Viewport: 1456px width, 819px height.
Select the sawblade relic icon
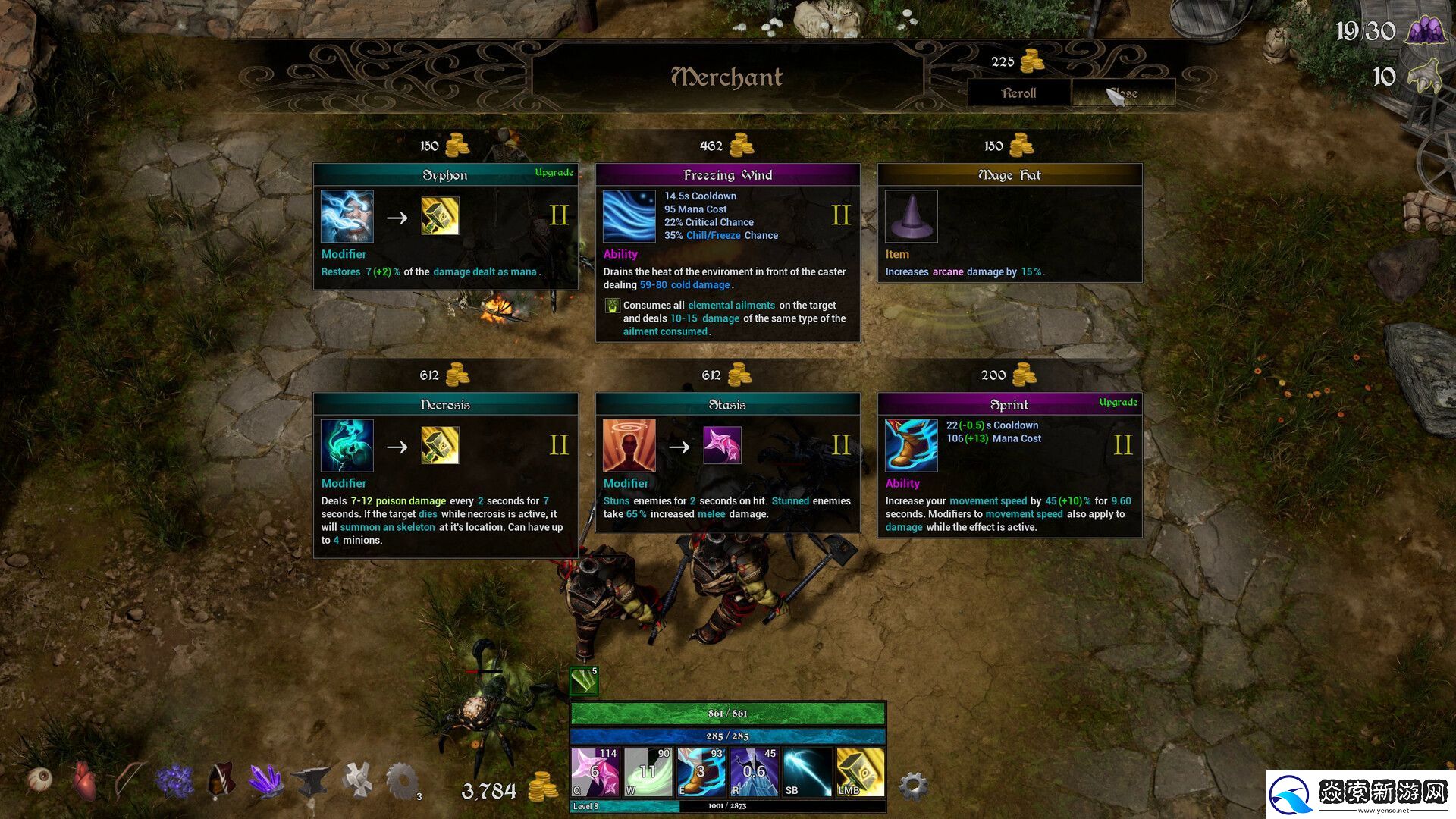click(x=402, y=780)
